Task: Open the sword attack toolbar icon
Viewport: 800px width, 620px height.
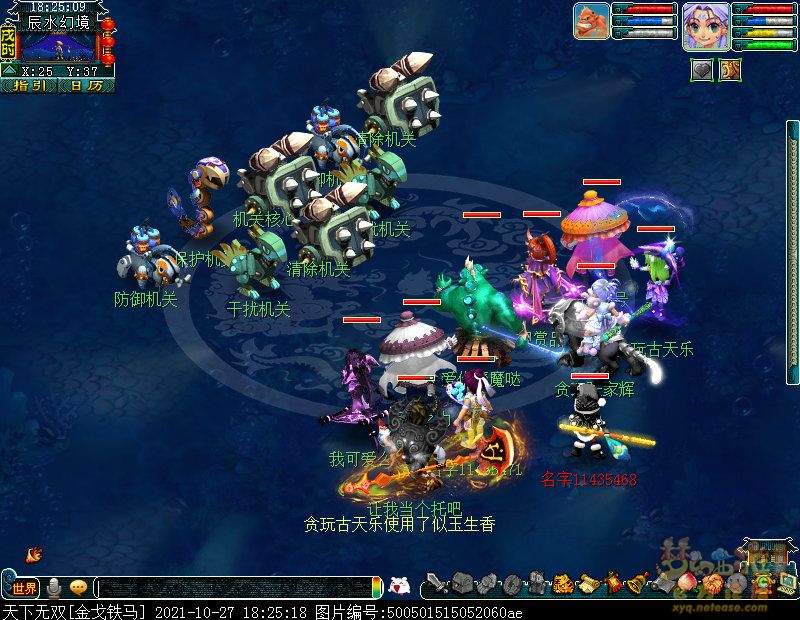Action: (x=436, y=583)
